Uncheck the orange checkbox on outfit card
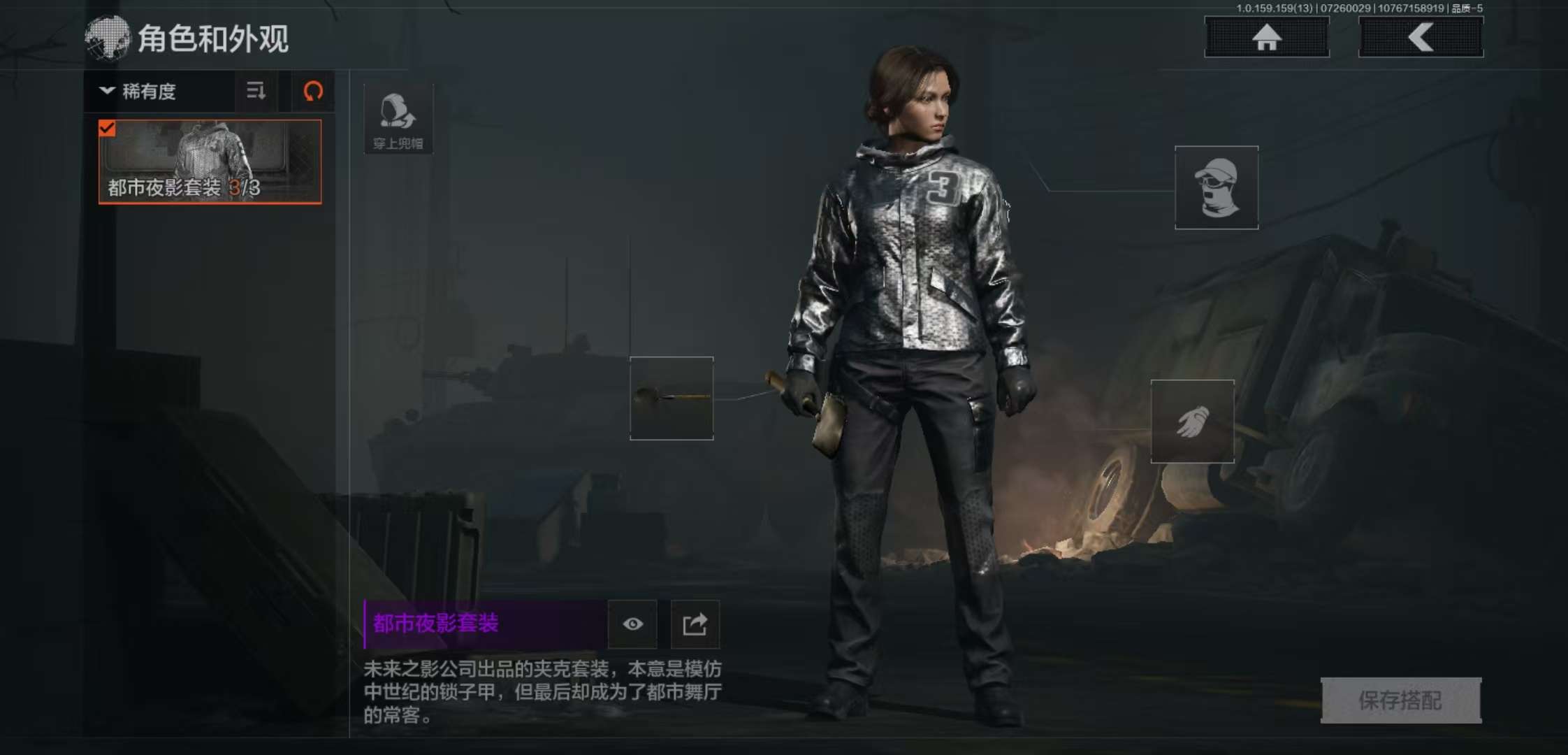 click(x=107, y=129)
